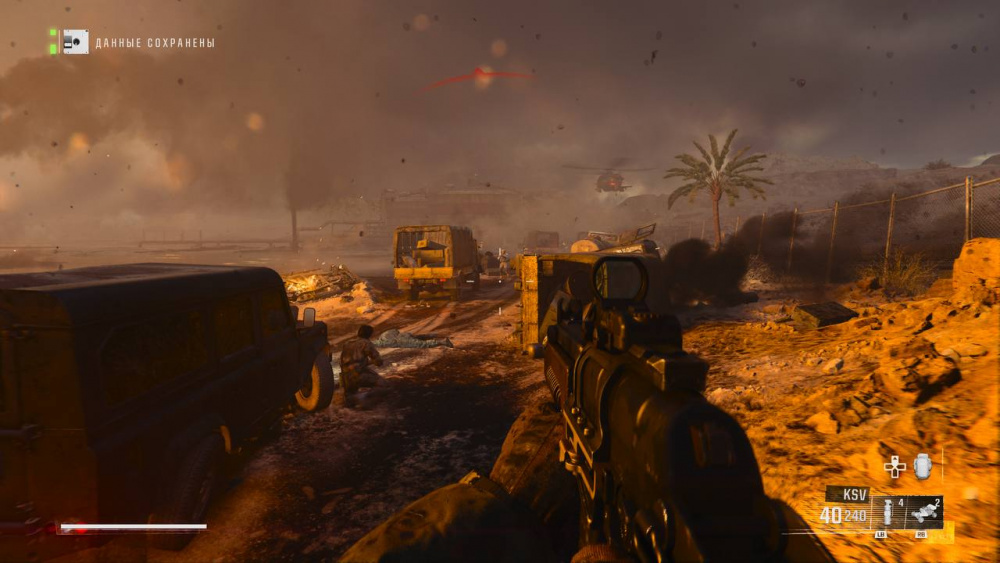
Task: Click the armor plate icon
Action: pyautogui.click(x=922, y=466)
